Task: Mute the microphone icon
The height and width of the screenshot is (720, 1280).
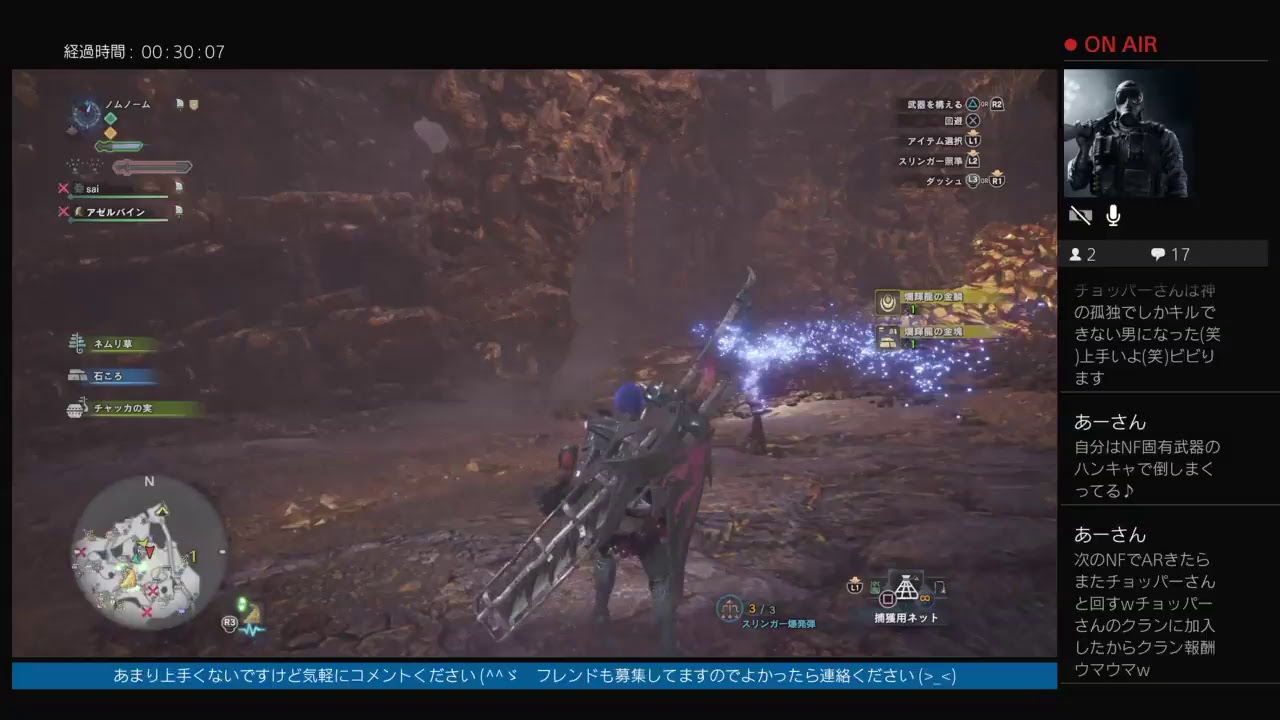Action: point(1112,214)
